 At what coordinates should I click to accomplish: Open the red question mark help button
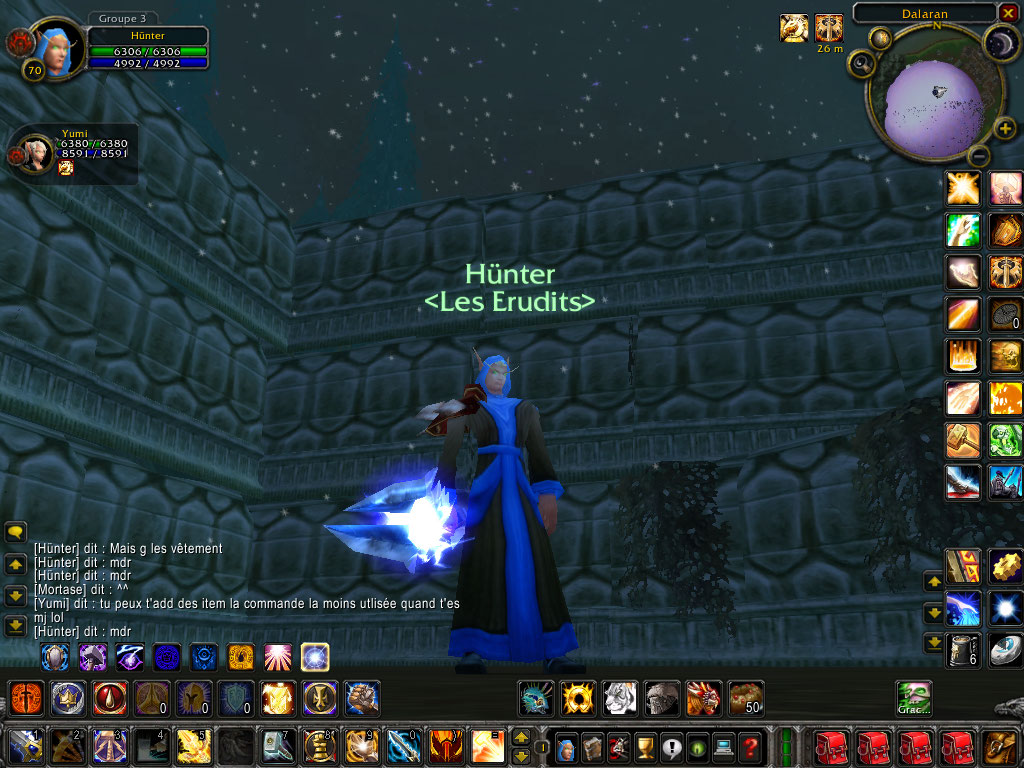tap(749, 747)
